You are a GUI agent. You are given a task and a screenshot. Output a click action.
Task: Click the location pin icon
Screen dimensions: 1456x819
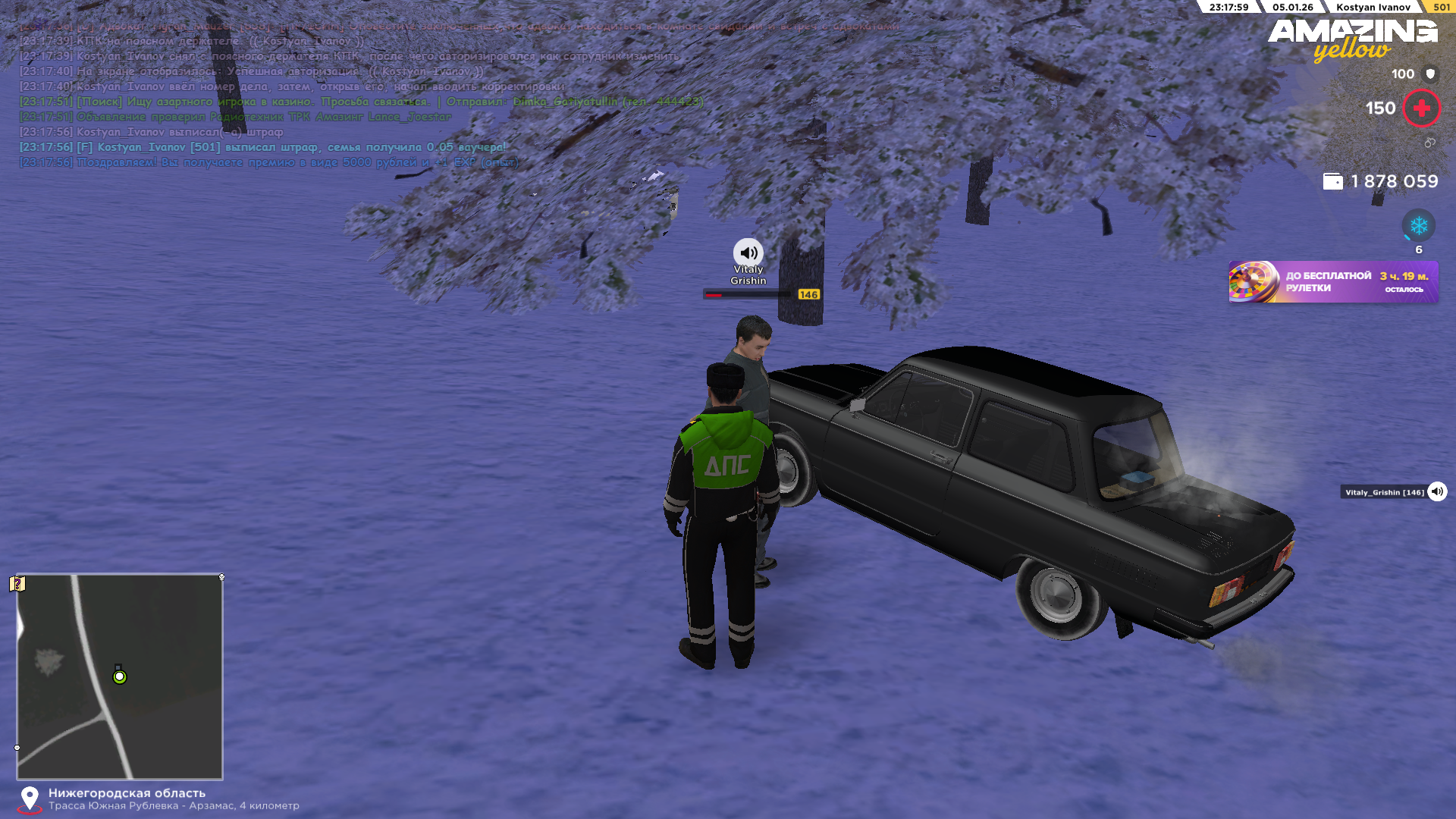[30, 798]
